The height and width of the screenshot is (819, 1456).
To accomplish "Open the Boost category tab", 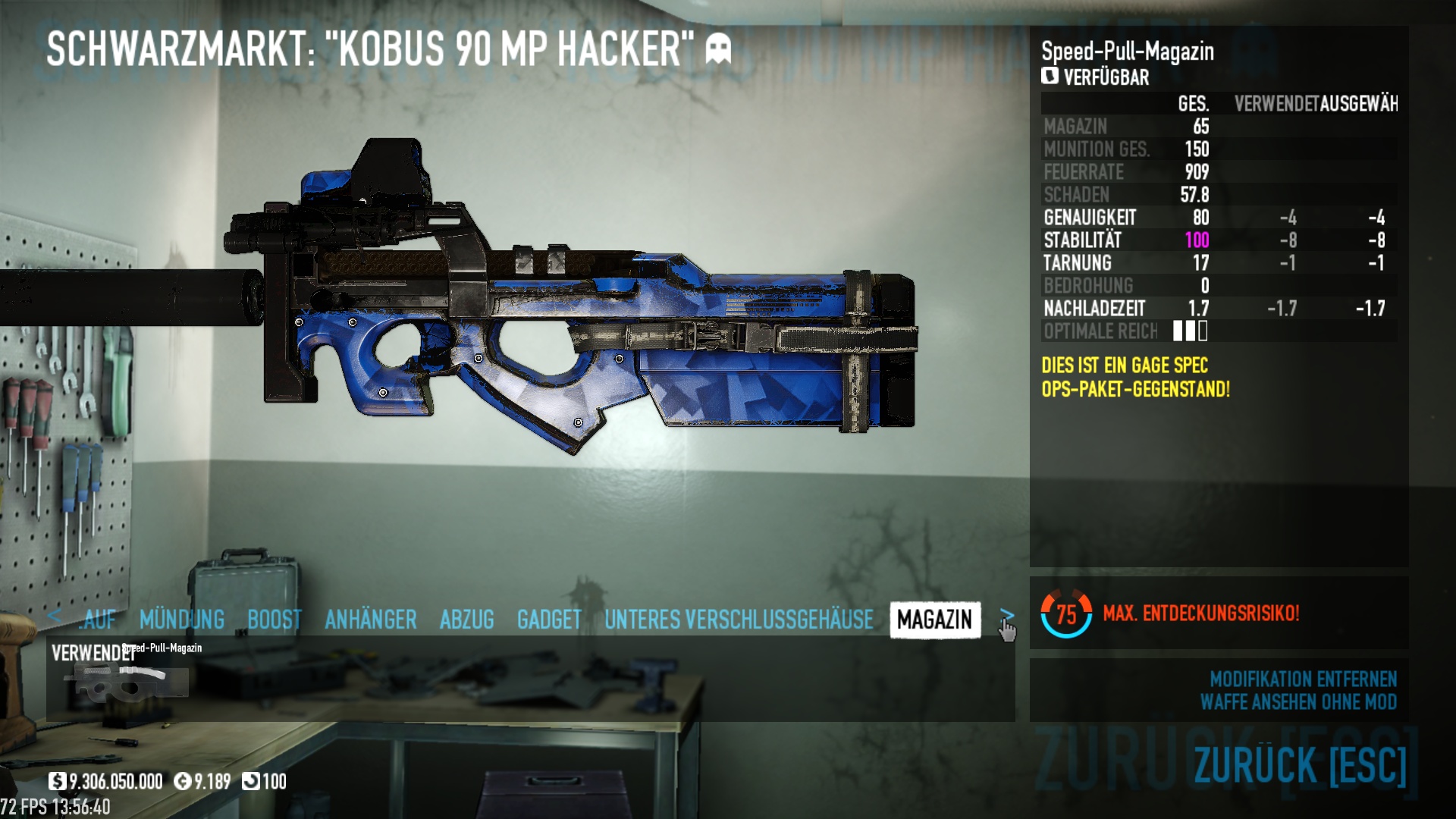I will point(275,620).
